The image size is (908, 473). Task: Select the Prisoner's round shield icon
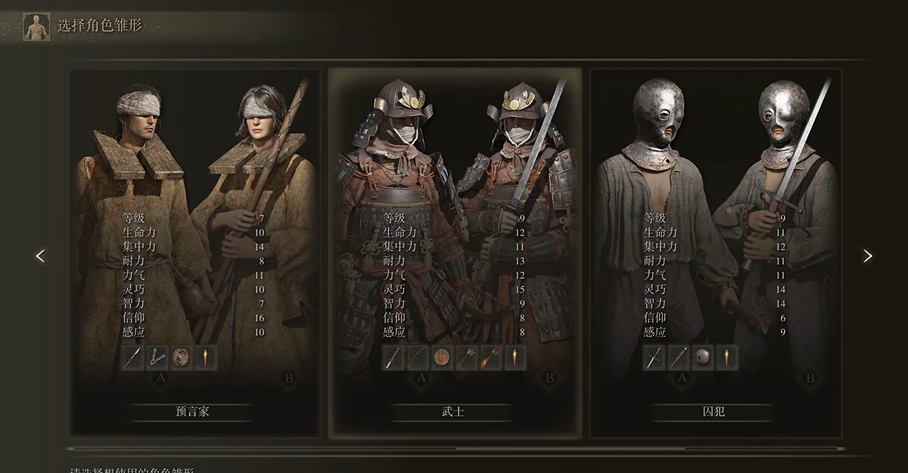[x=703, y=357]
